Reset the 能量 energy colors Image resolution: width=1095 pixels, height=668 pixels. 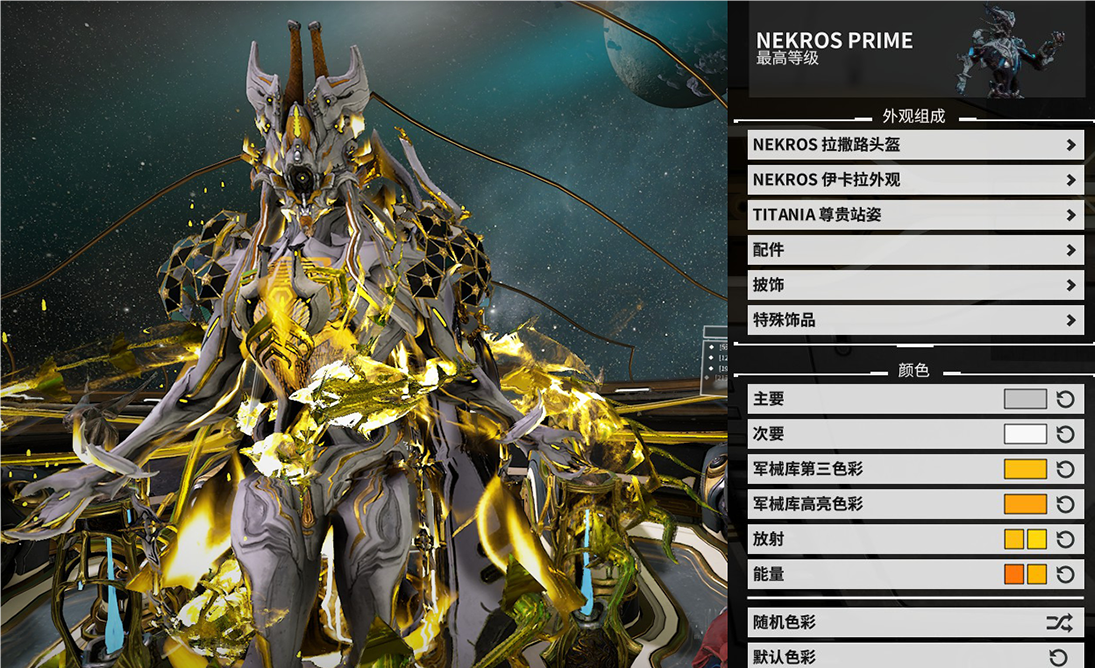(1066, 574)
